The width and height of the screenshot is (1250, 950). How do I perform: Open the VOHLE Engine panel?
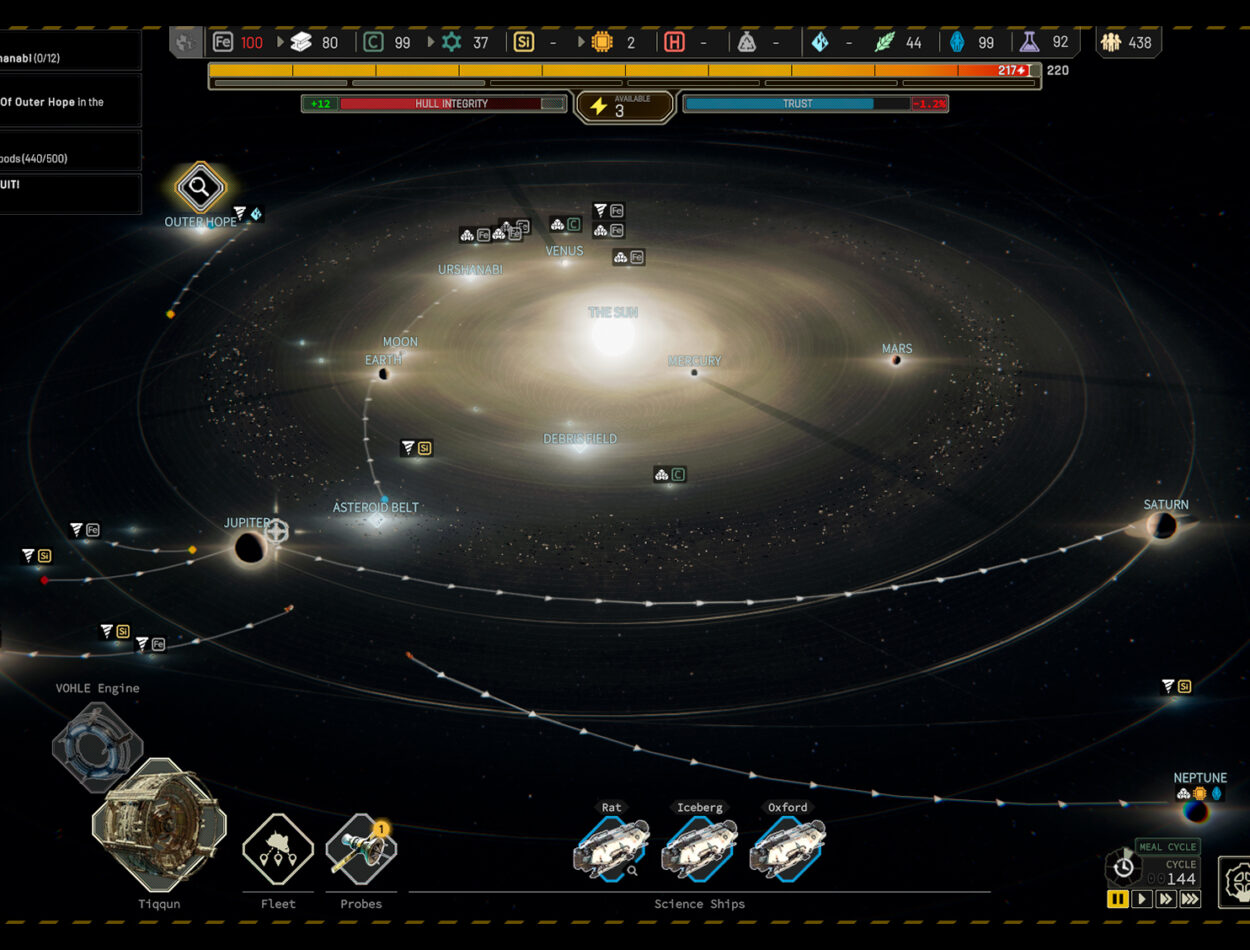97,746
